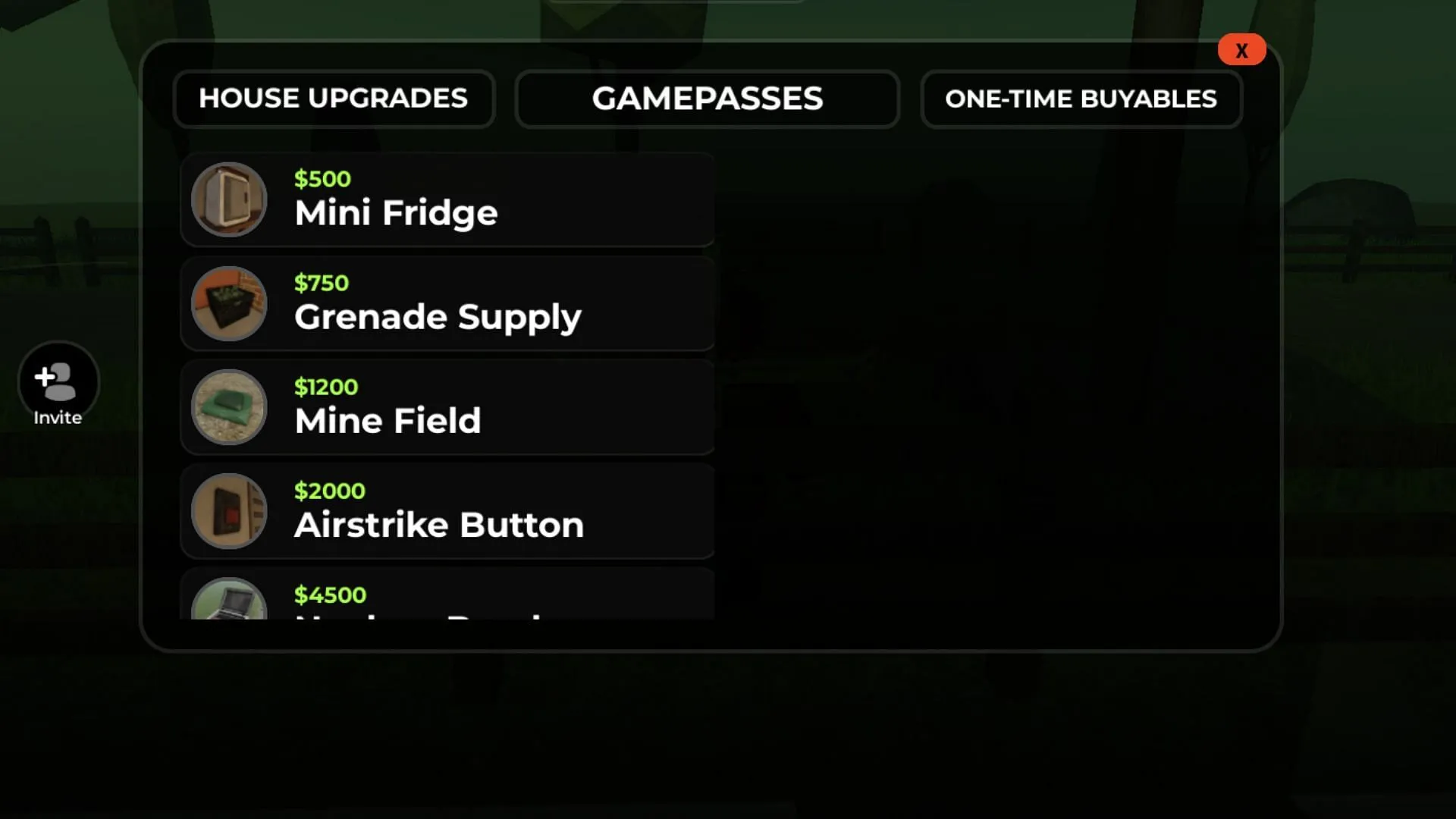Click the $2000 green price text
Viewport: 1456px width, 819px height.
pyautogui.click(x=329, y=491)
